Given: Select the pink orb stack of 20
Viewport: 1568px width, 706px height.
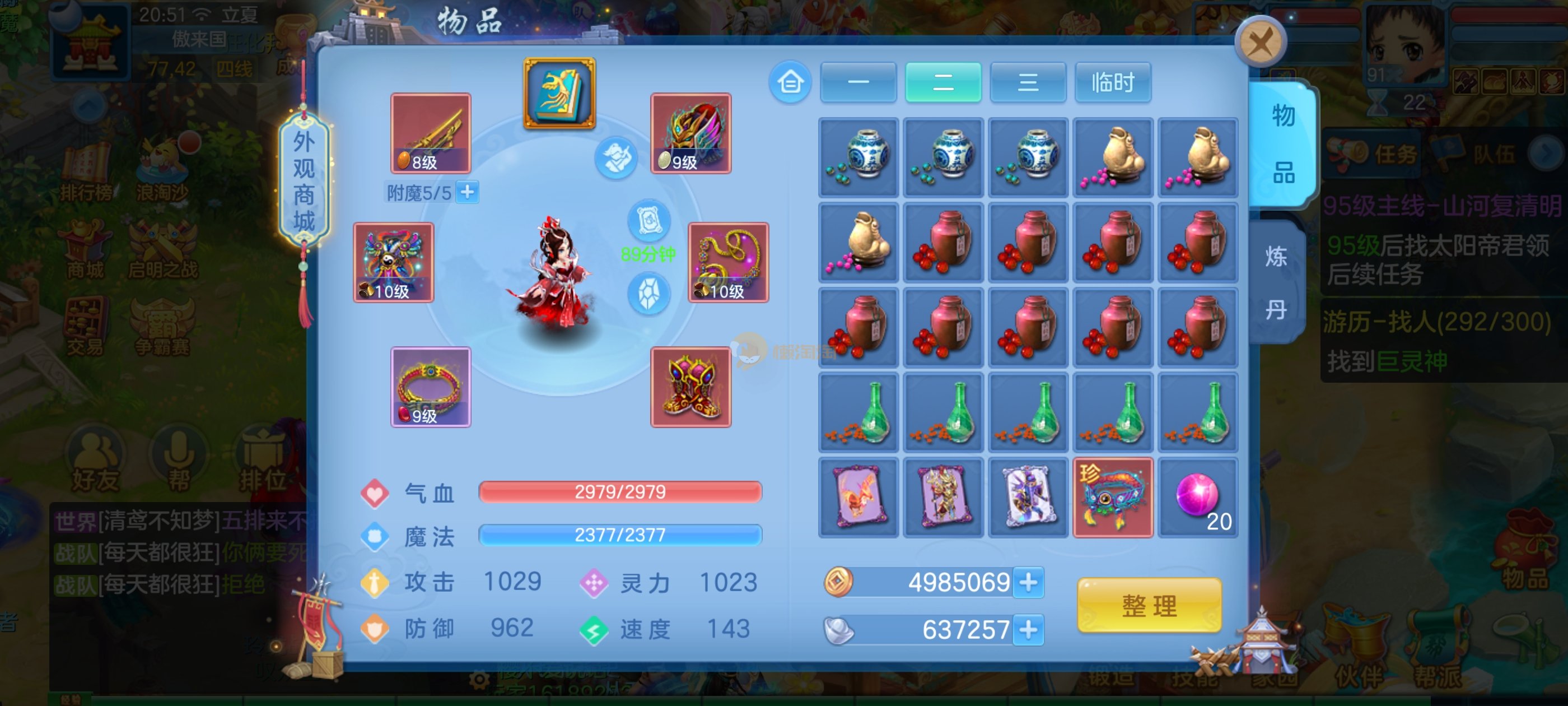Looking at the screenshot, I should click(x=1197, y=498).
